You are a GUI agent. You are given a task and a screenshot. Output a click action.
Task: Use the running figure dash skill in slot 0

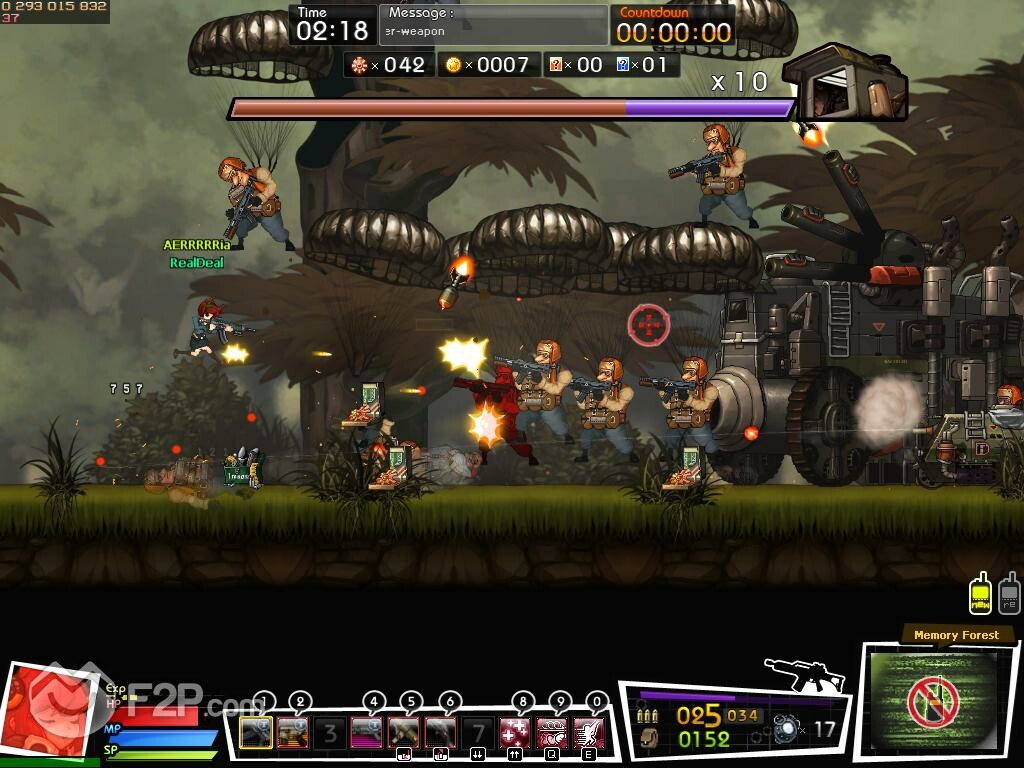point(589,733)
